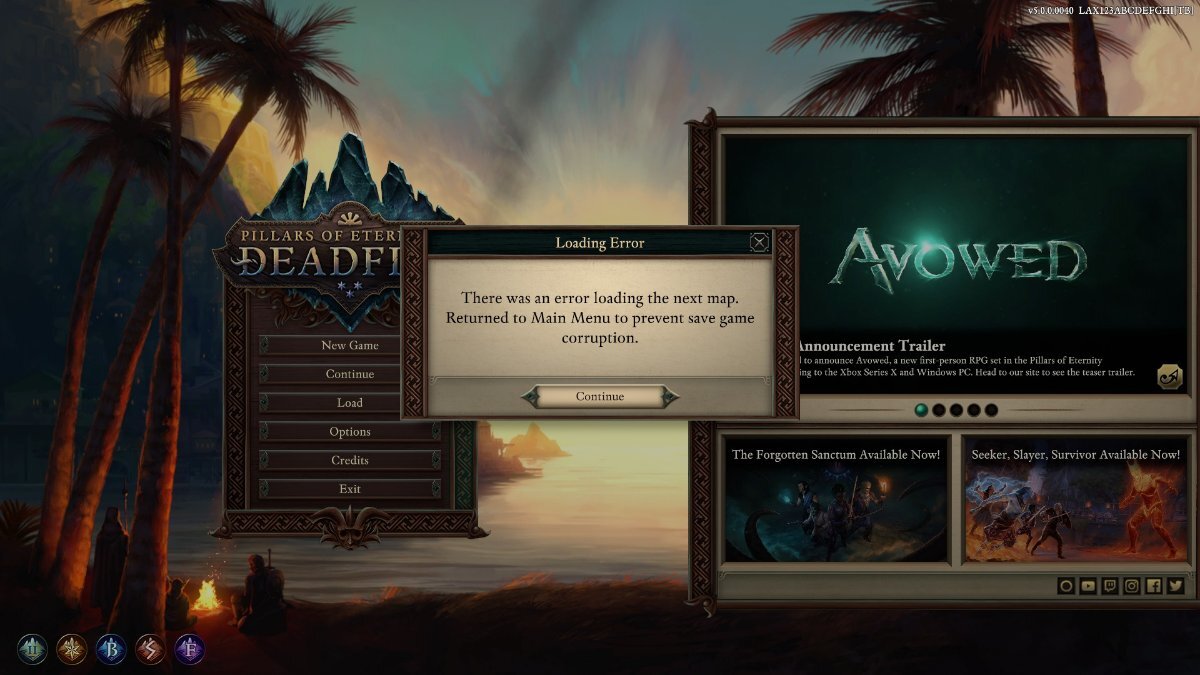Click the purple F expansion badge icon
This screenshot has width=1200, height=675.
pos(190,650)
